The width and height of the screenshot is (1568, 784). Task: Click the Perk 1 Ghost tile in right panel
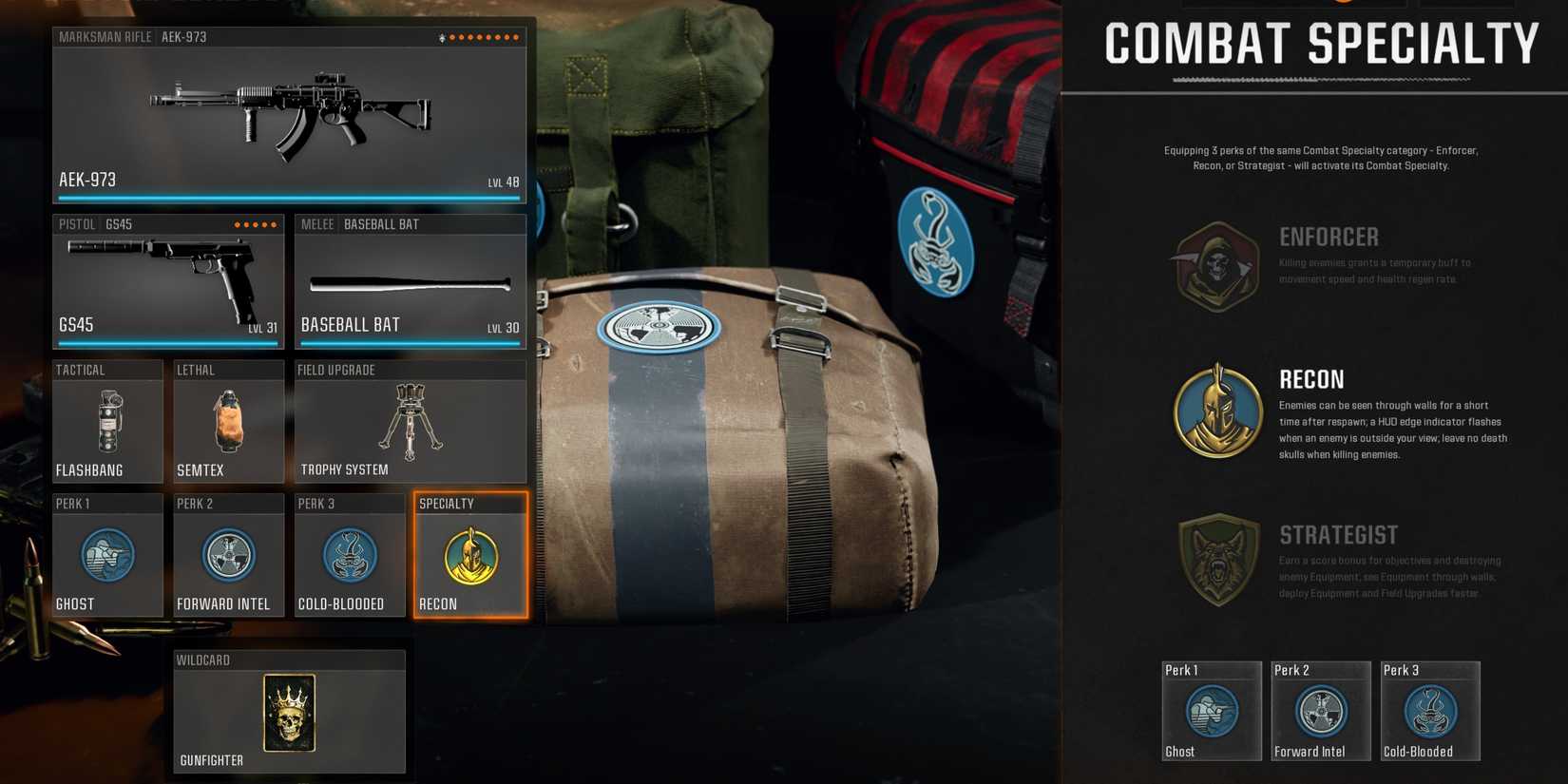click(1212, 710)
